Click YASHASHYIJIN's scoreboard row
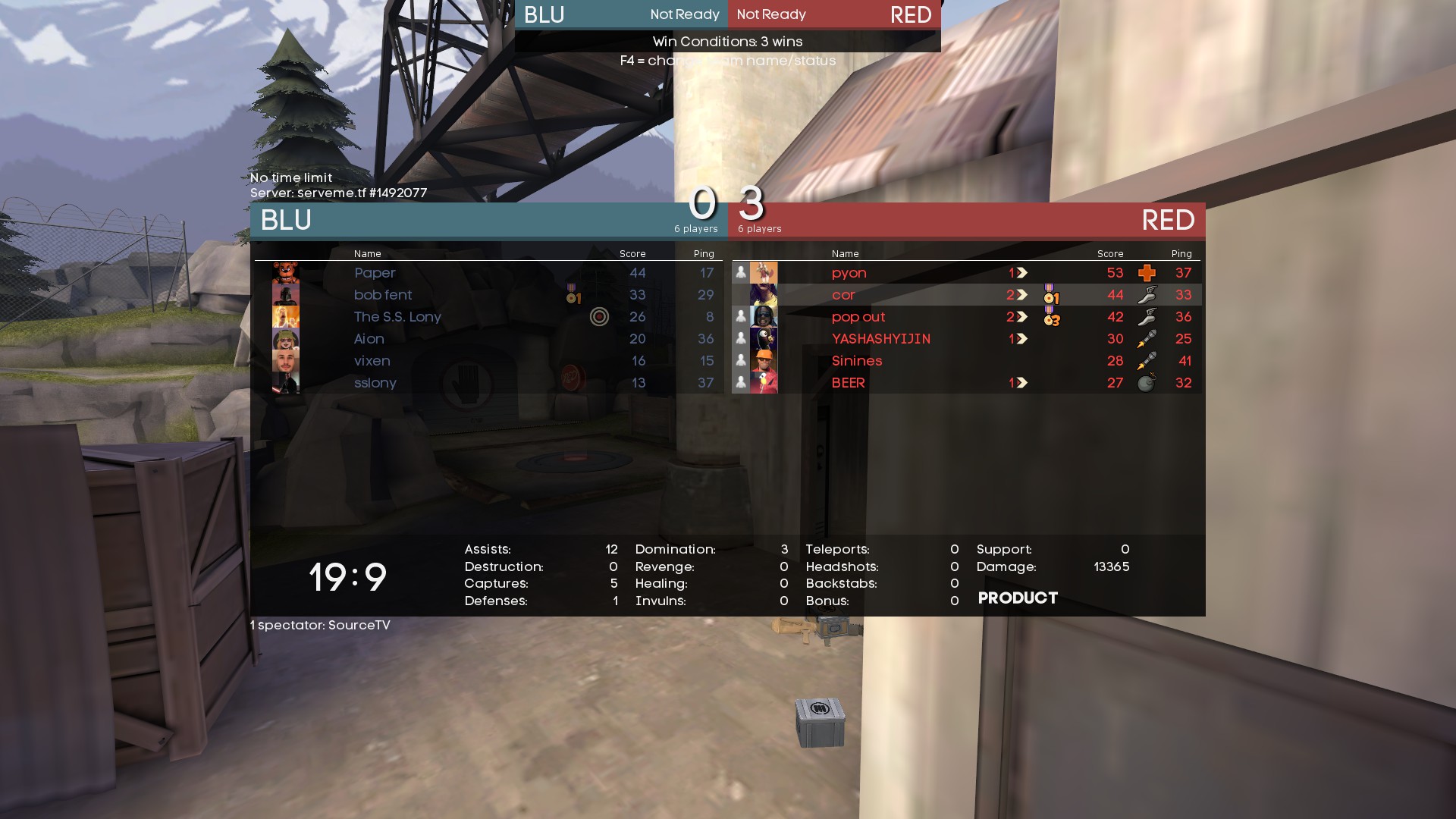Image resolution: width=1456 pixels, height=819 pixels. pos(881,339)
